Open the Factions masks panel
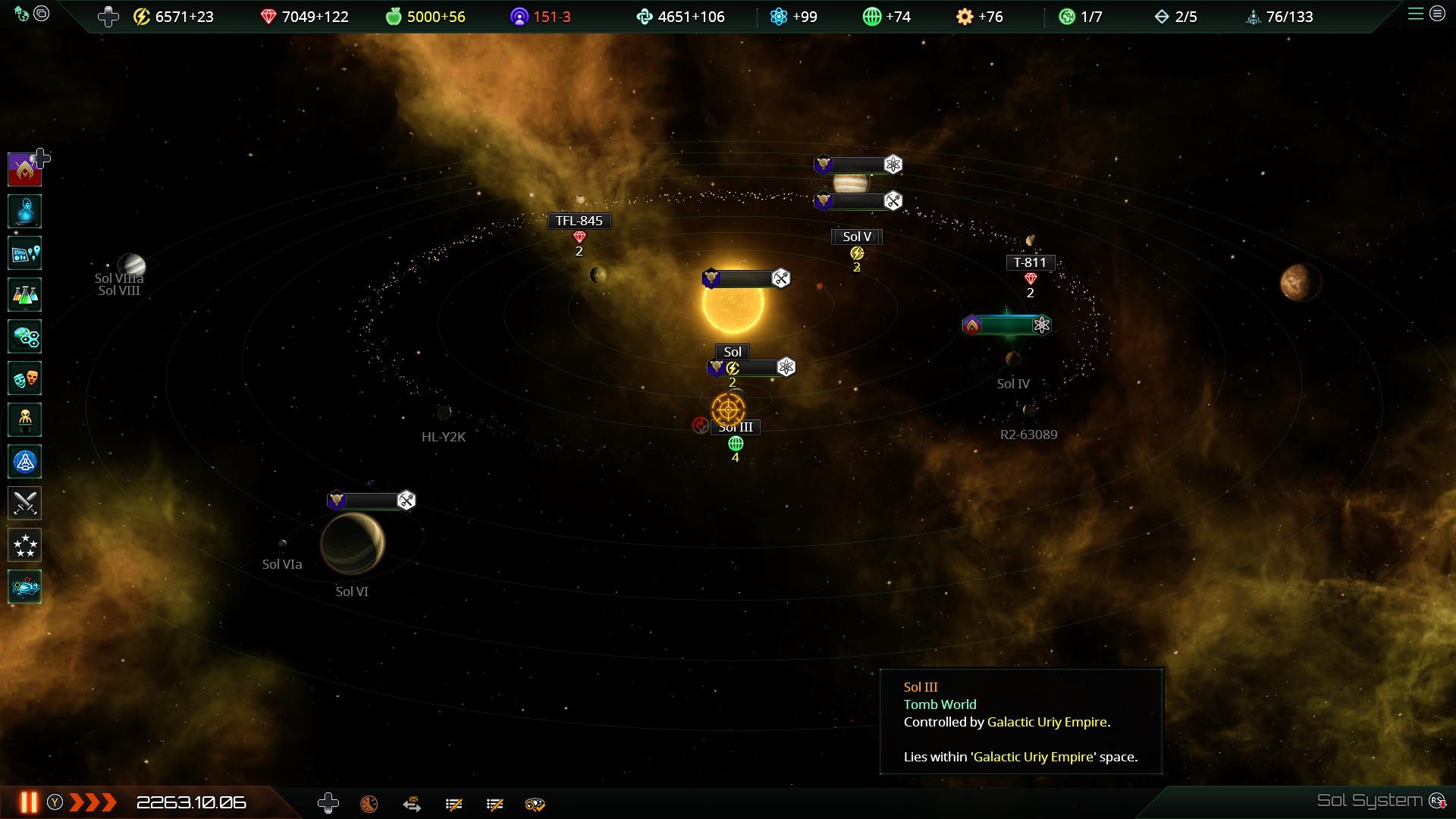The image size is (1456, 819). coord(25,378)
